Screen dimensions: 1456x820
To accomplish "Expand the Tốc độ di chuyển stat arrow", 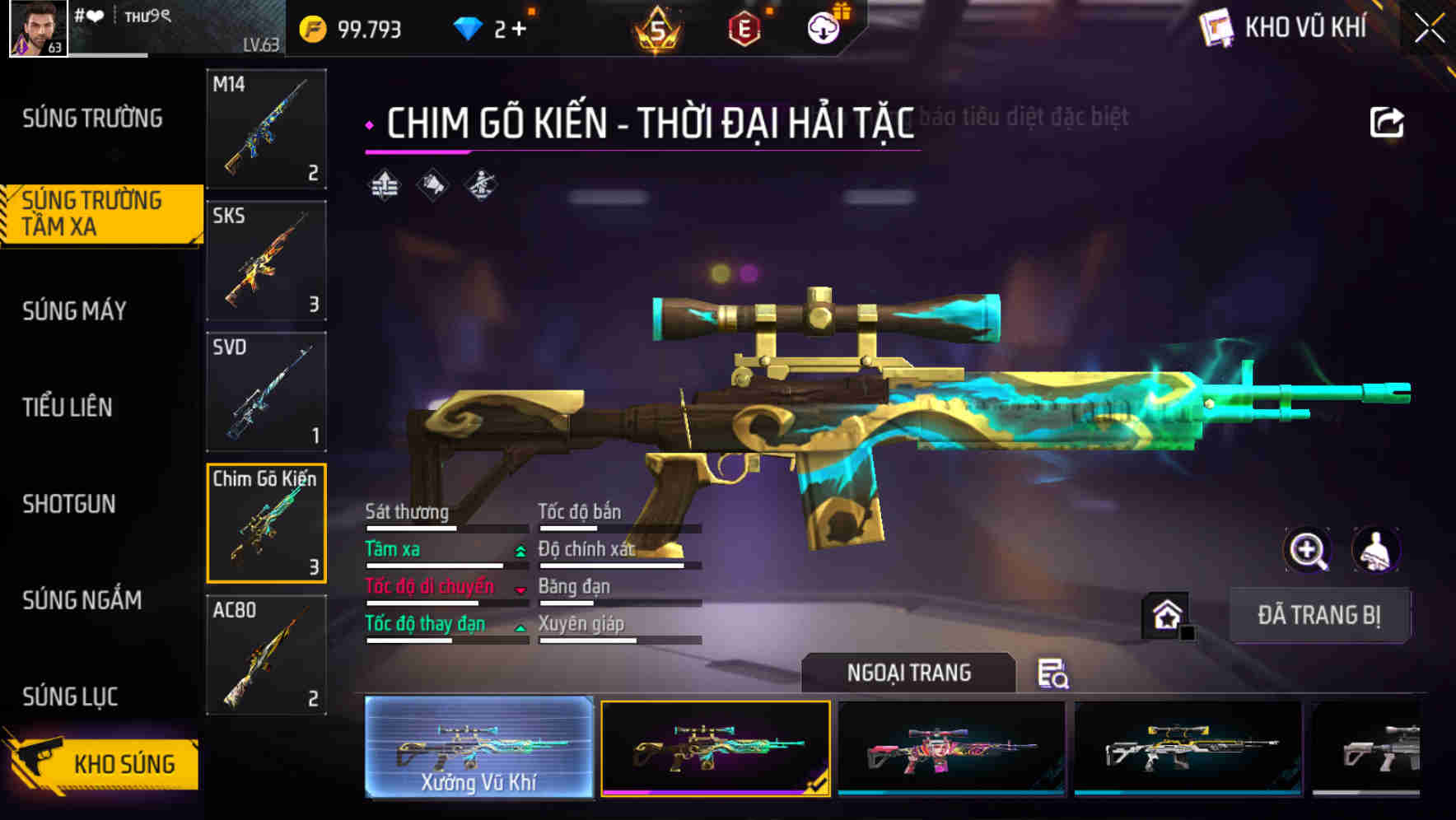I will 520,589.
